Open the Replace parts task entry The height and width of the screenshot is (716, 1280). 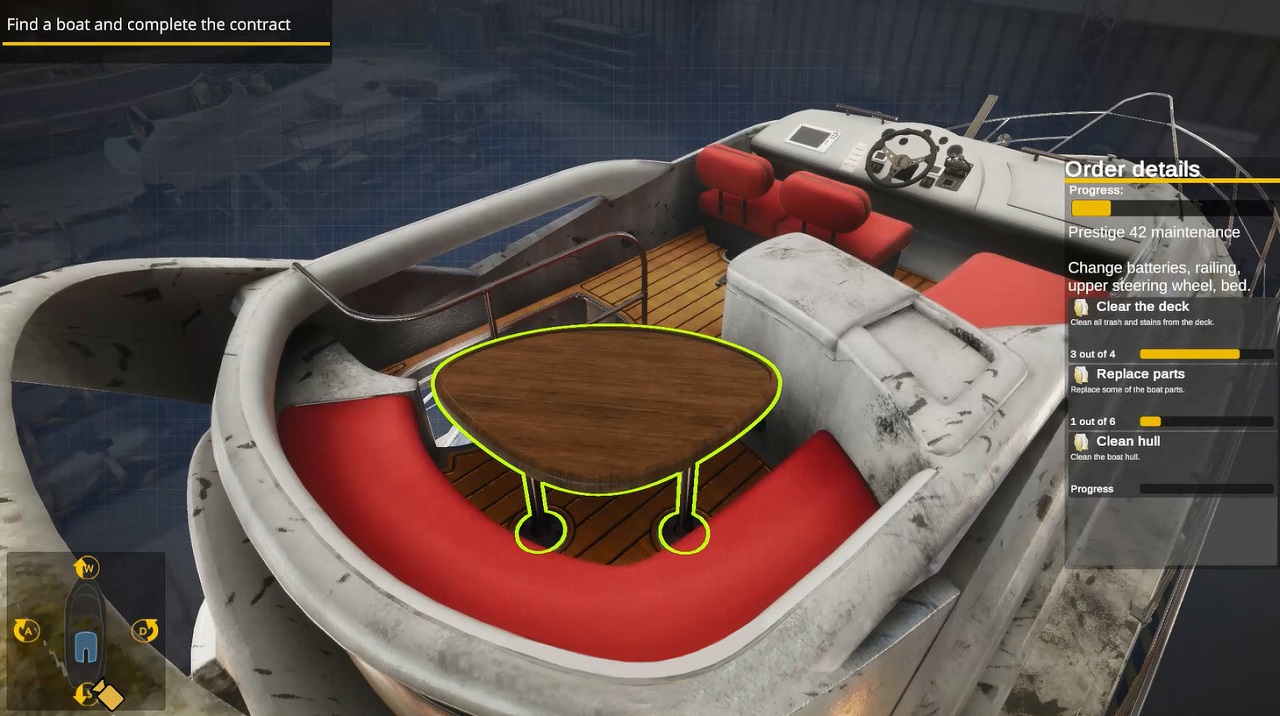[1140, 374]
